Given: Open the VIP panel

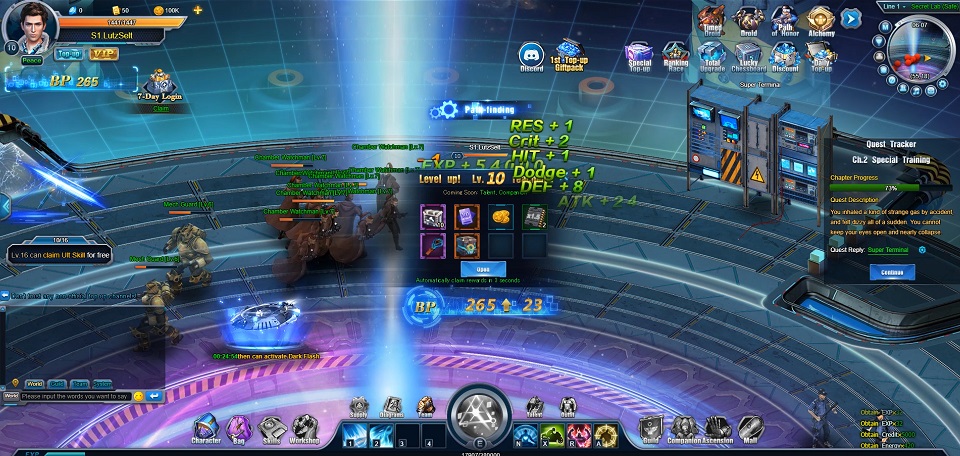Looking at the screenshot, I should [104, 53].
